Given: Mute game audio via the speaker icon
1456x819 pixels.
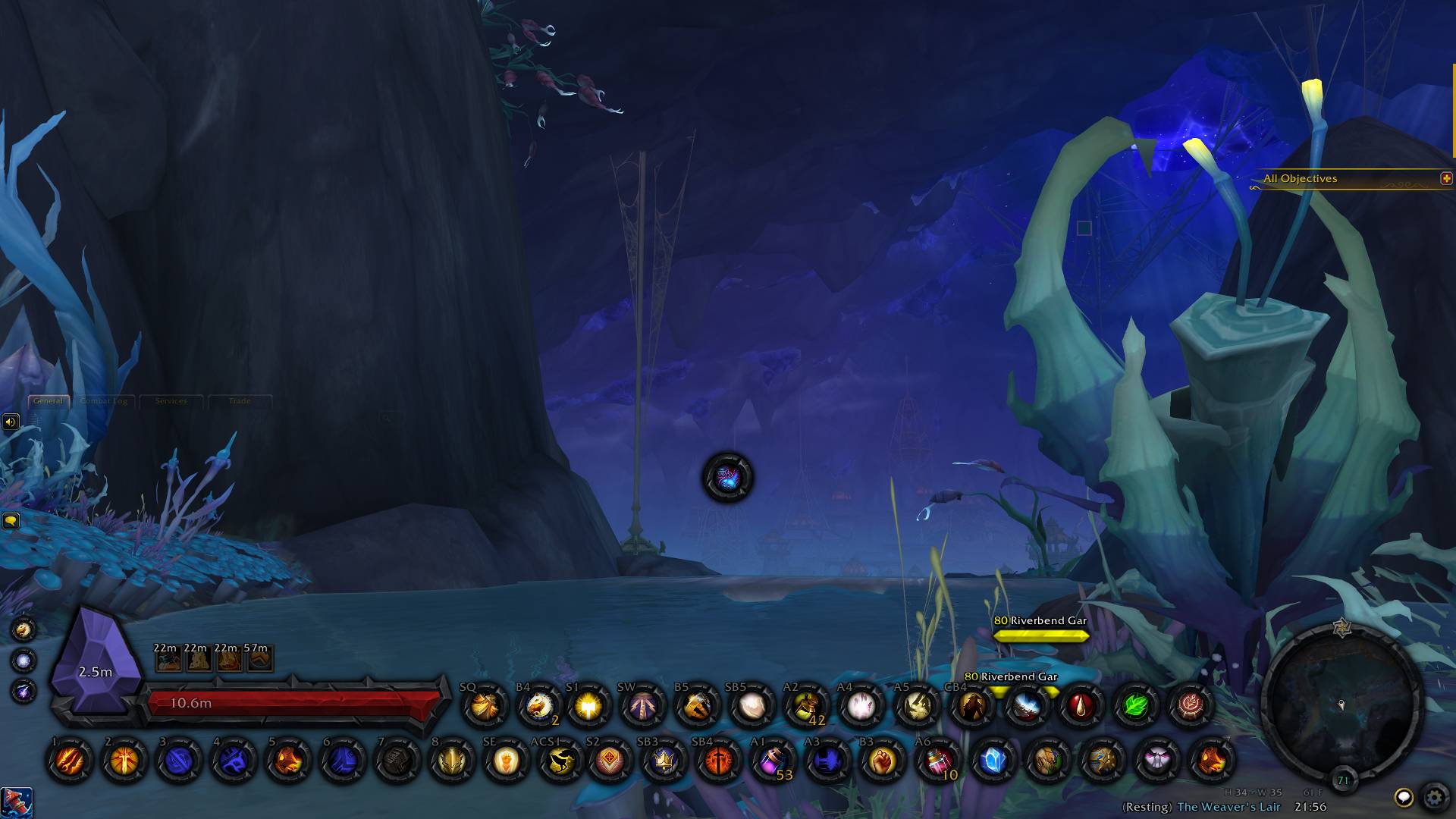Looking at the screenshot, I should point(11,421).
